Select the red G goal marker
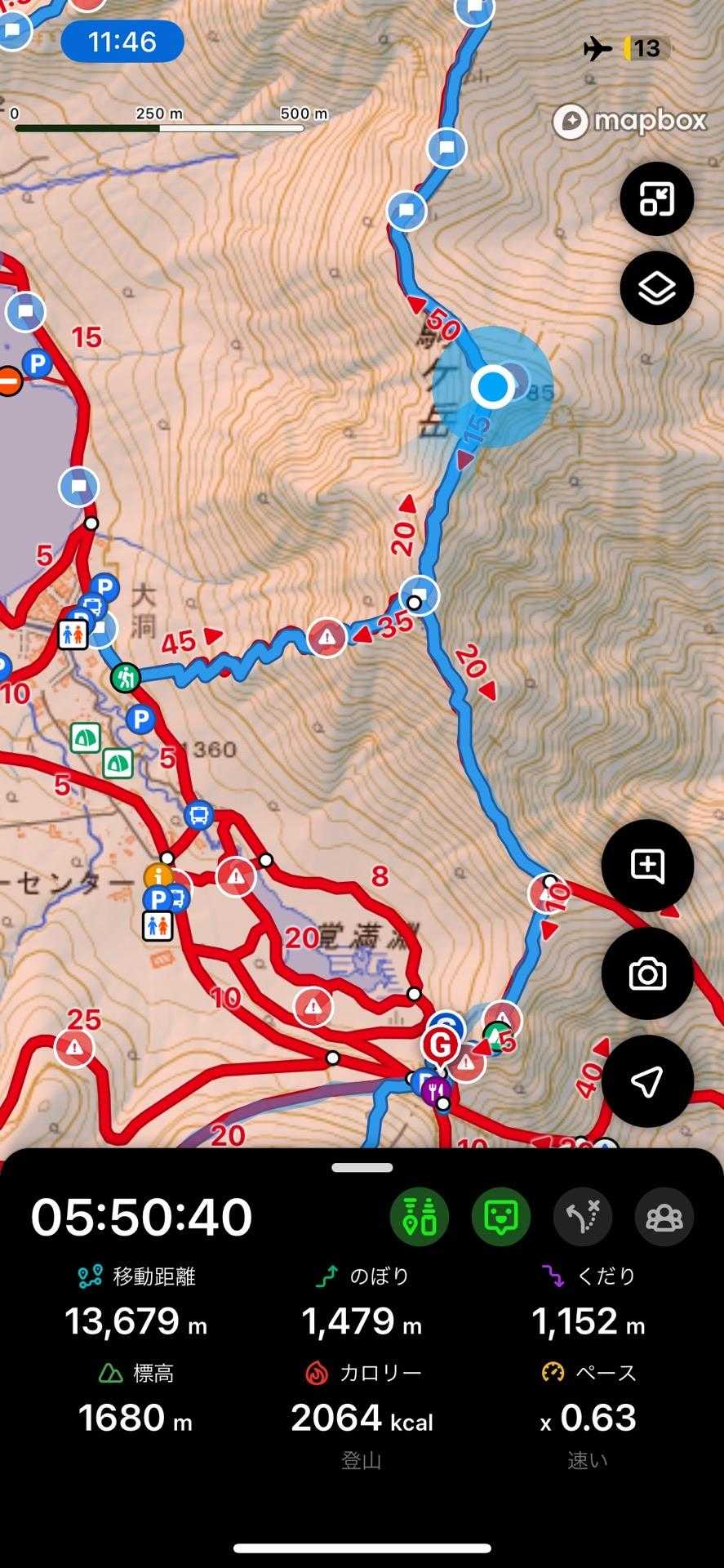The height and width of the screenshot is (1568, 724). coord(440,1045)
